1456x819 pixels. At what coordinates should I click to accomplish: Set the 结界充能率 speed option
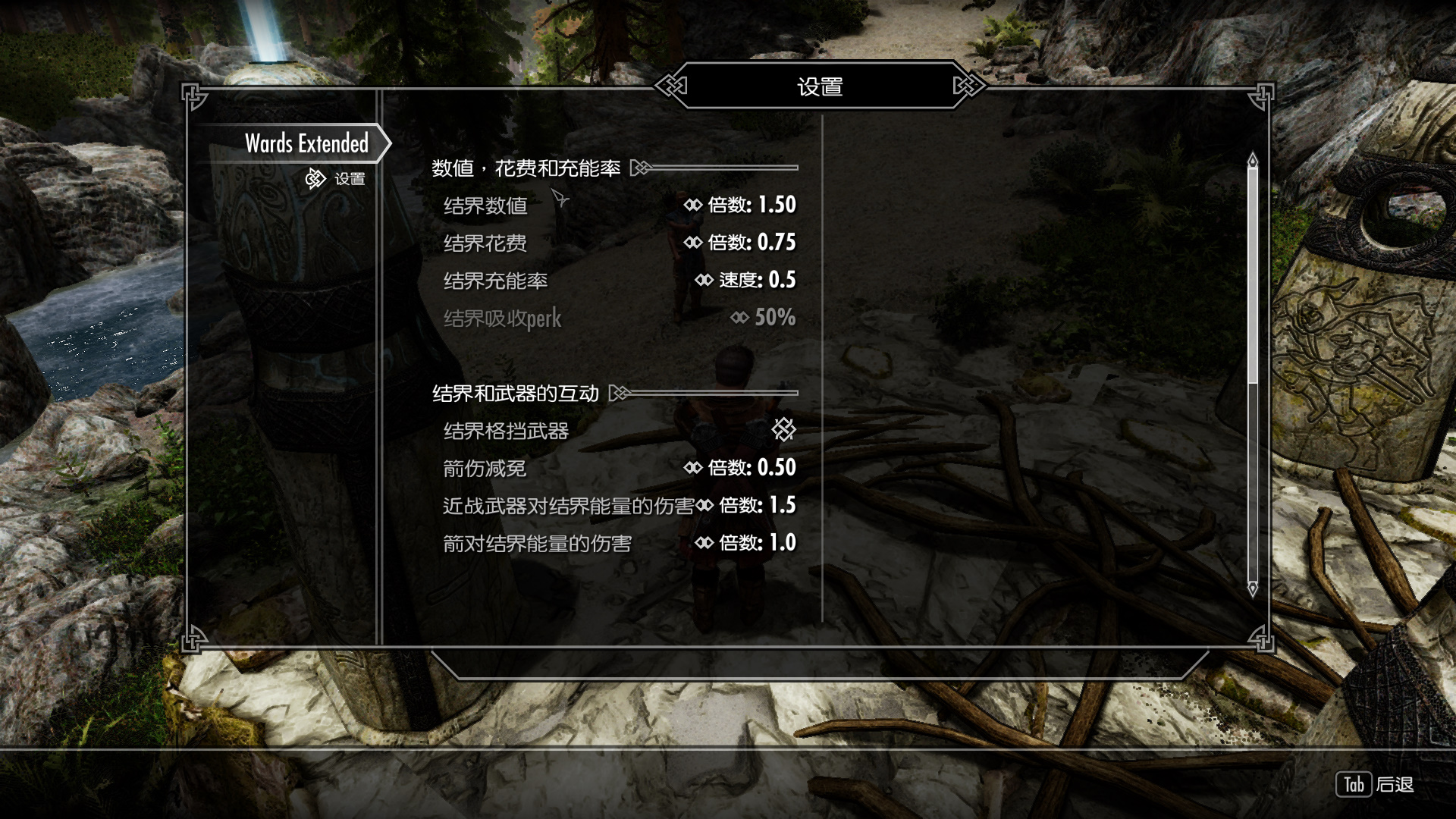point(619,281)
